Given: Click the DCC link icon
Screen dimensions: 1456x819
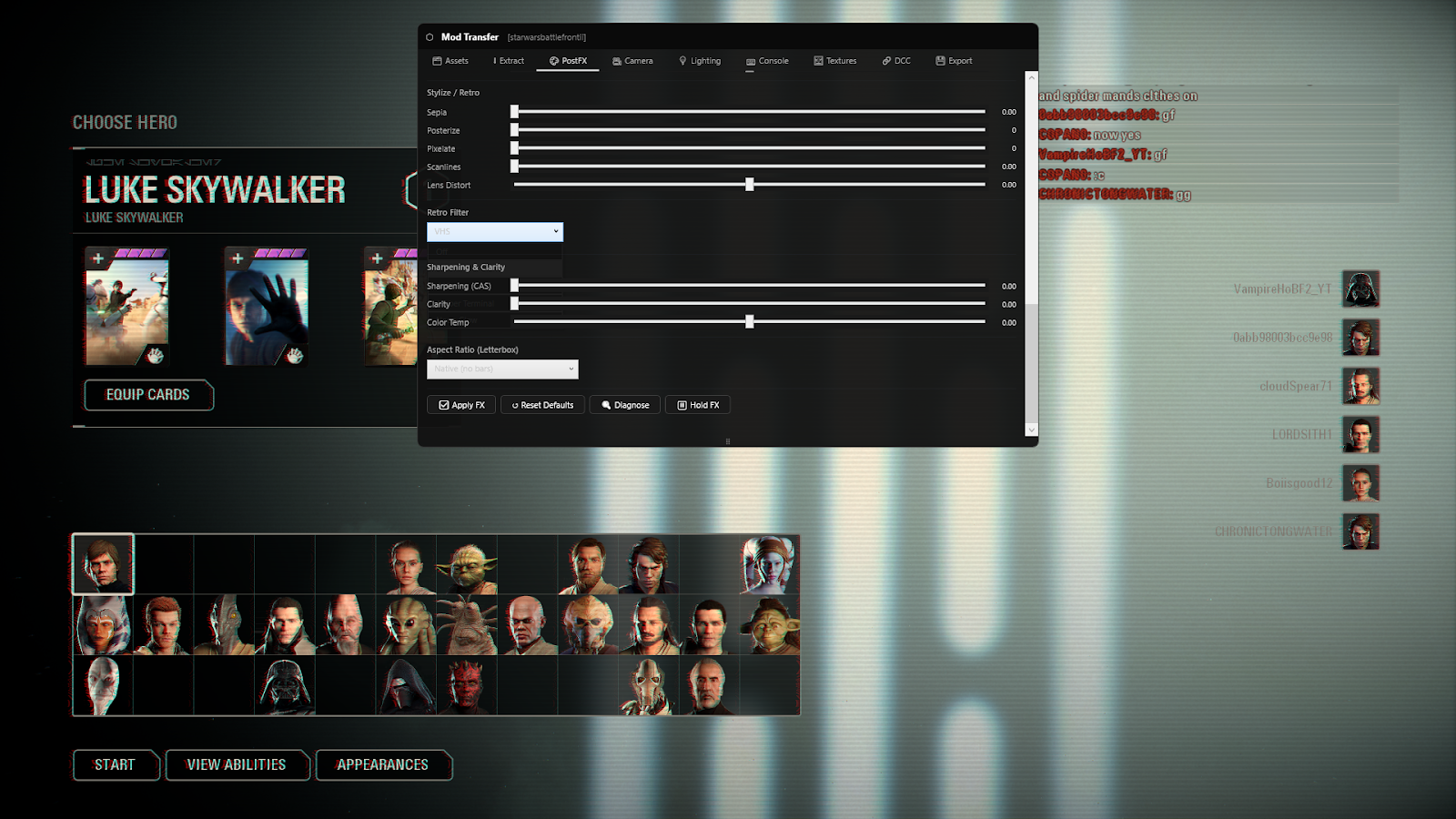Looking at the screenshot, I should point(885,61).
